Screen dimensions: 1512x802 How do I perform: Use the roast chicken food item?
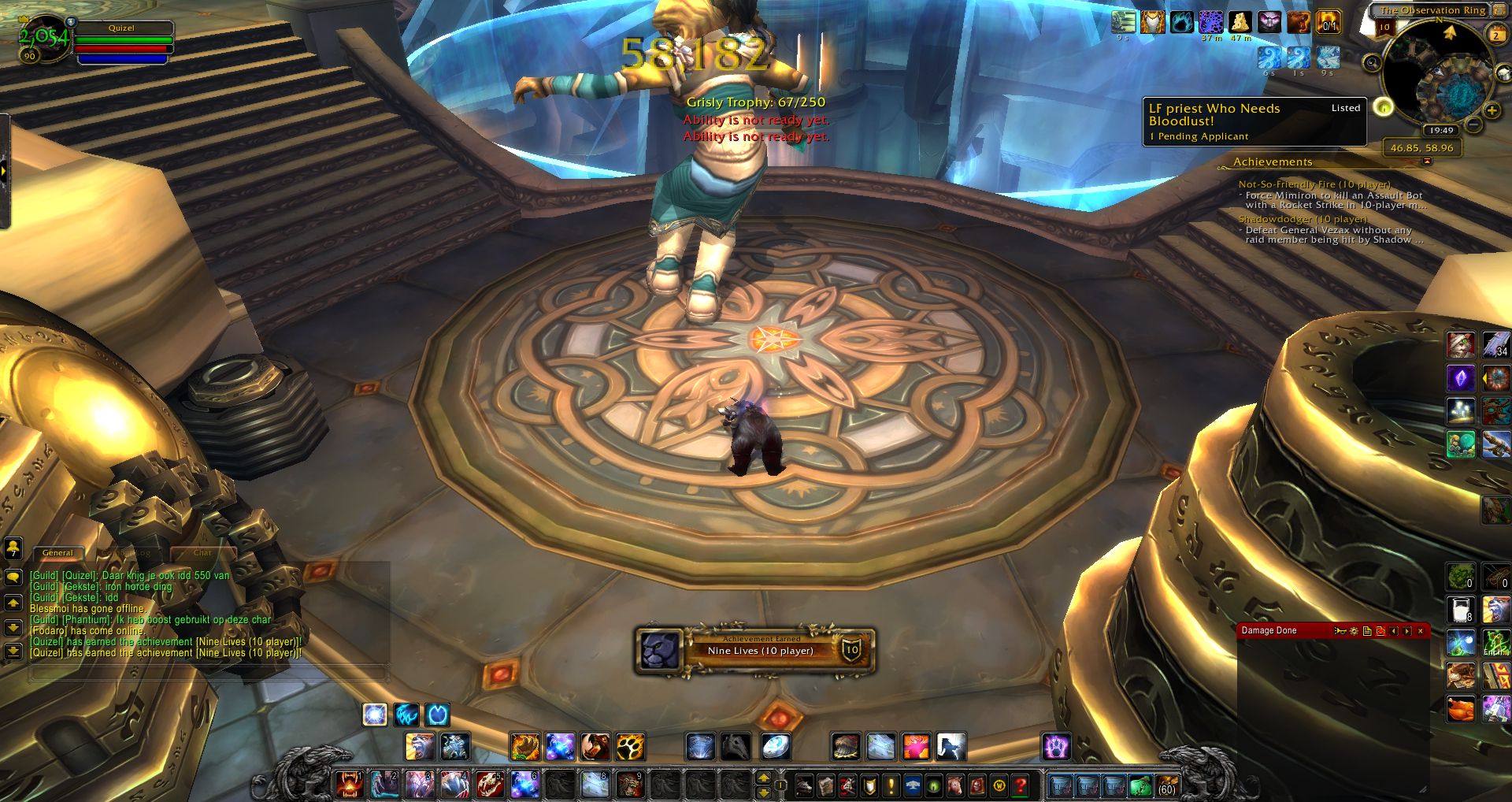click(1461, 708)
